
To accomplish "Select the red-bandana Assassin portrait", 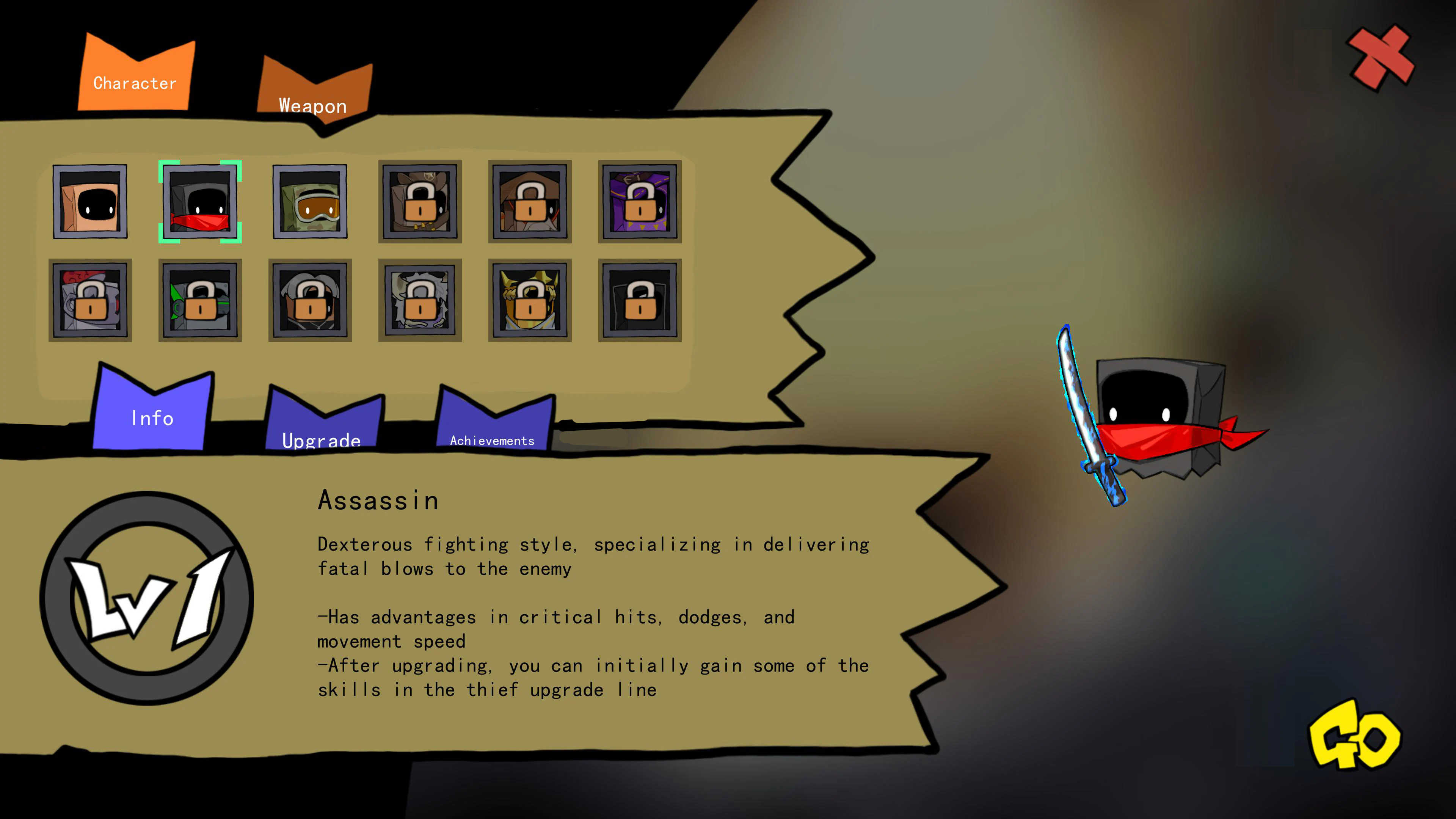I will point(200,202).
